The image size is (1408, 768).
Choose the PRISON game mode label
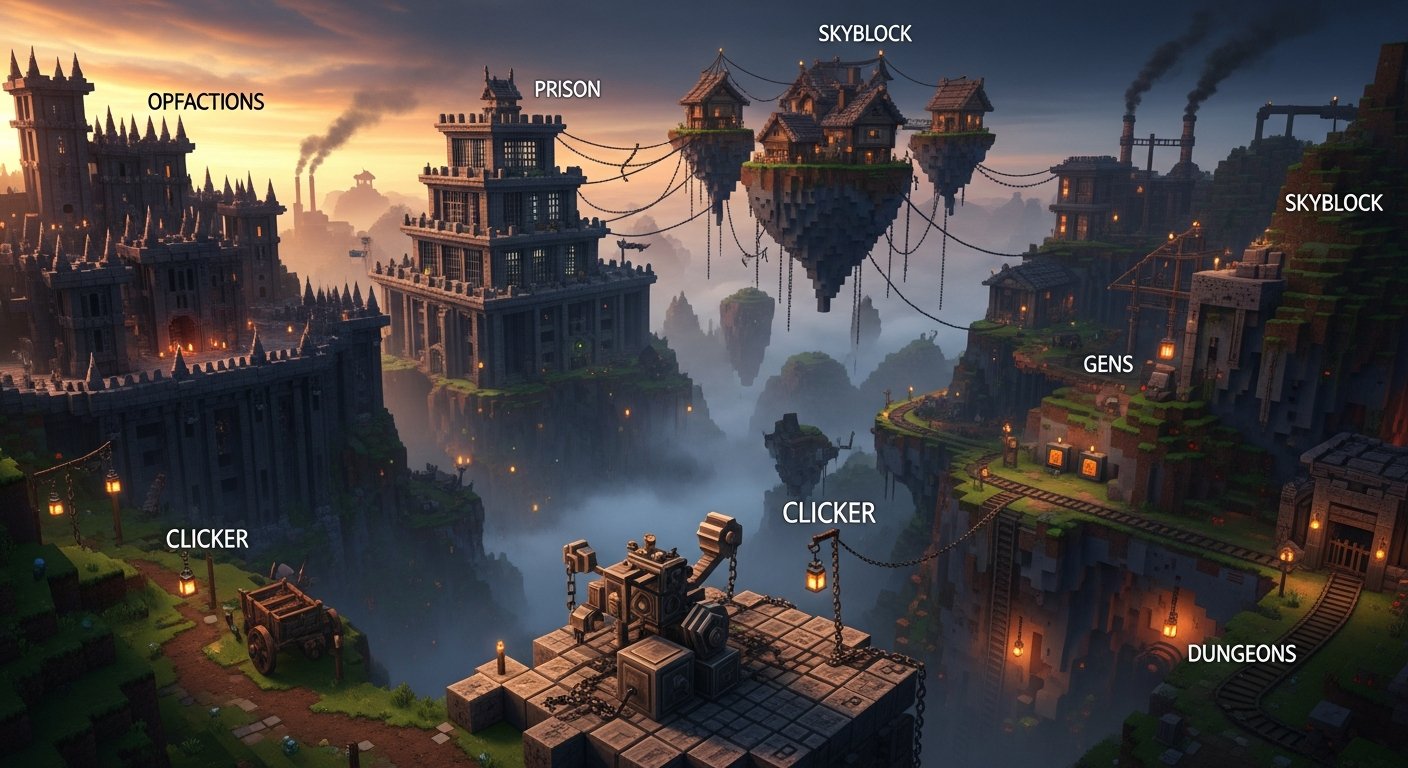(x=567, y=89)
